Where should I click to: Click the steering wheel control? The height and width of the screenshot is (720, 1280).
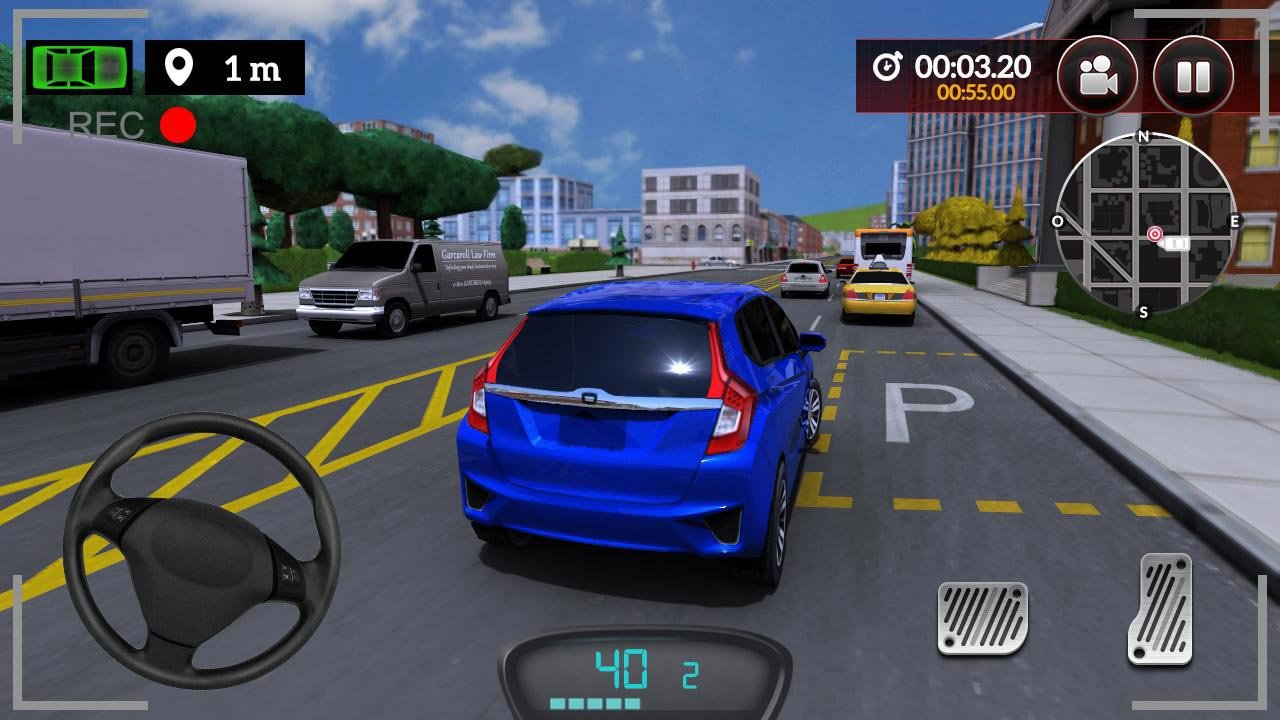pyautogui.click(x=201, y=549)
